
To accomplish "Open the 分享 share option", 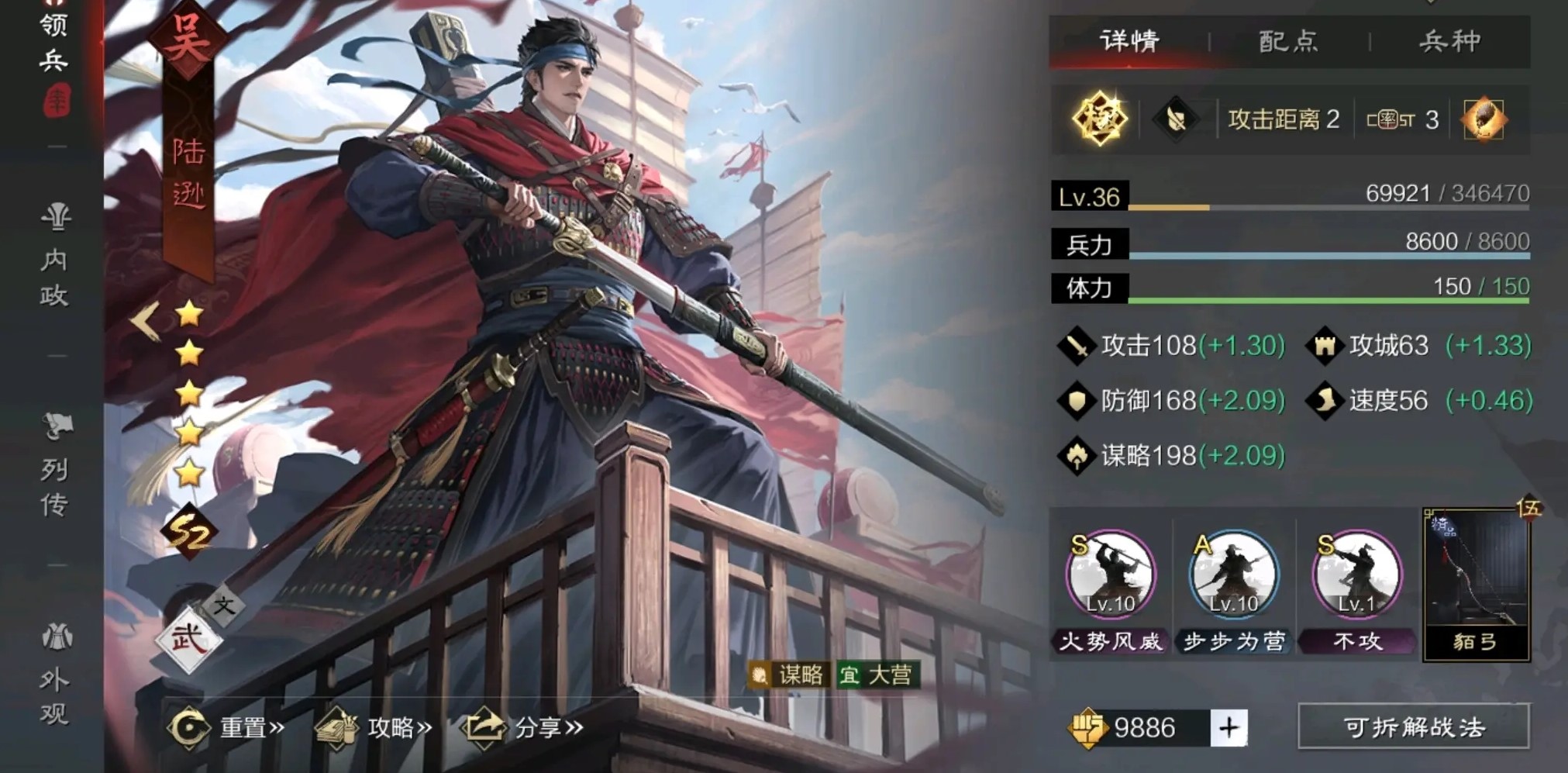I will (x=512, y=728).
